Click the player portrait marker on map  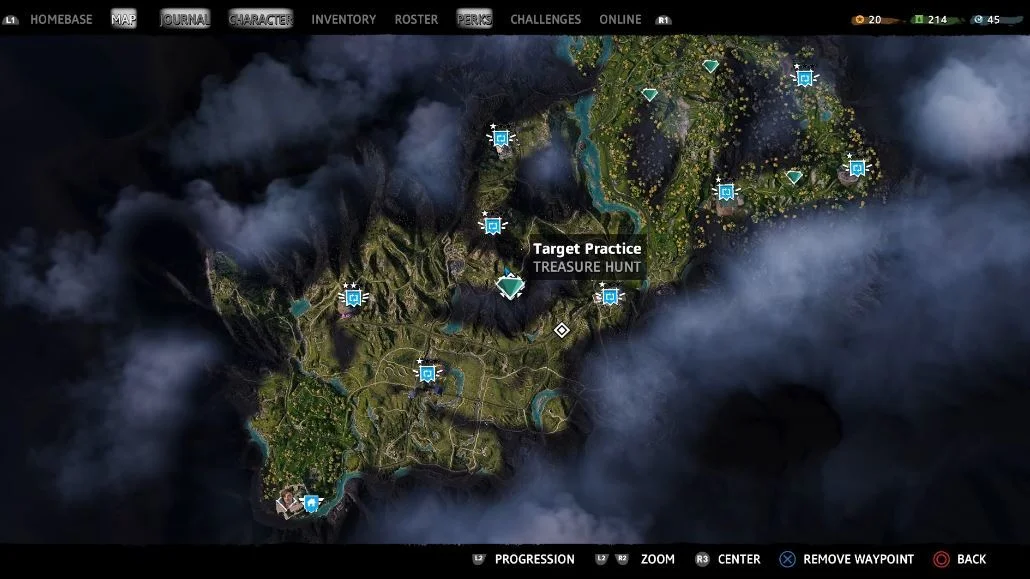(x=290, y=499)
